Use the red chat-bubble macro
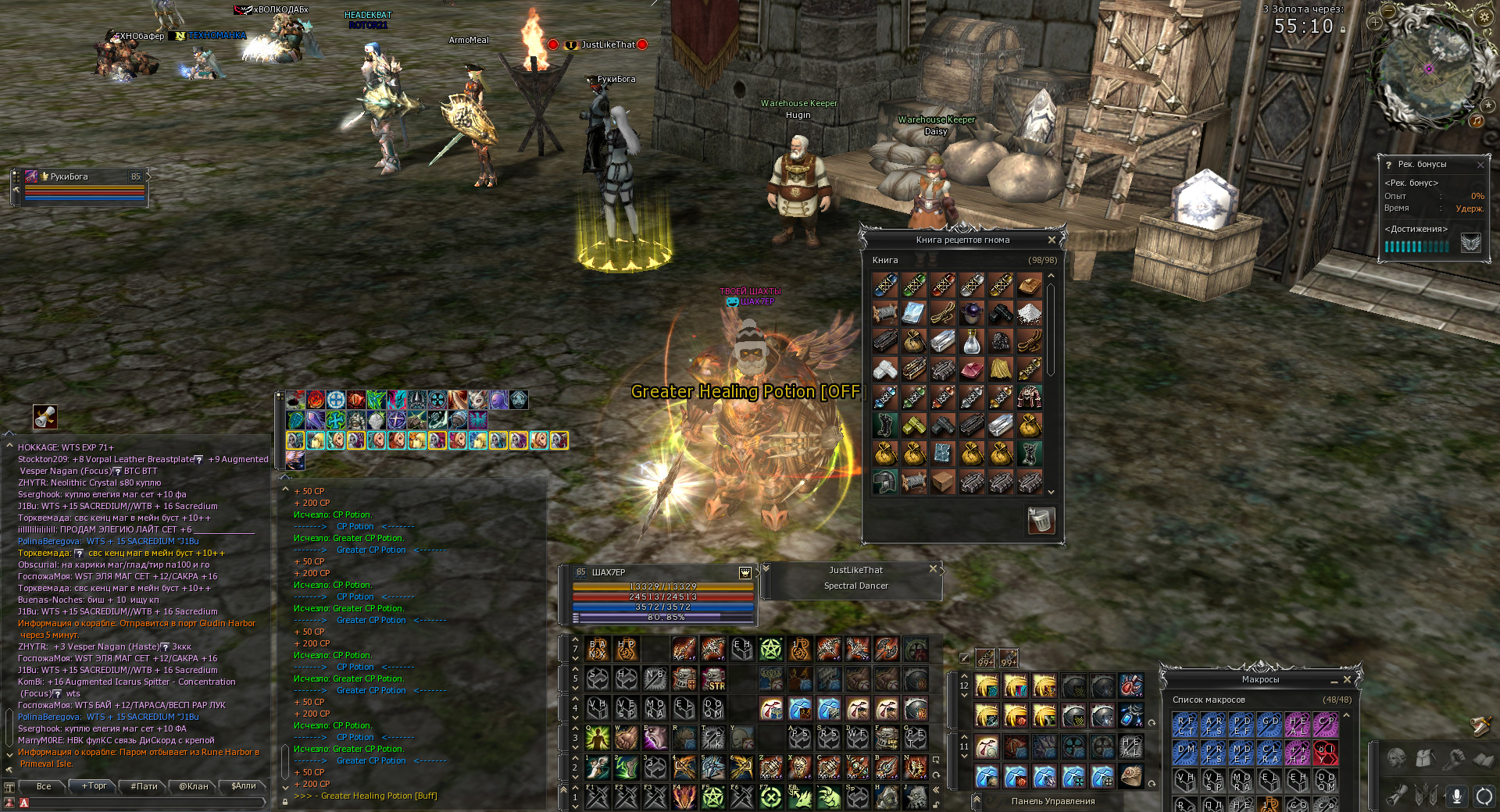Screen dimensions: 1500x812 click(1326, 753)
